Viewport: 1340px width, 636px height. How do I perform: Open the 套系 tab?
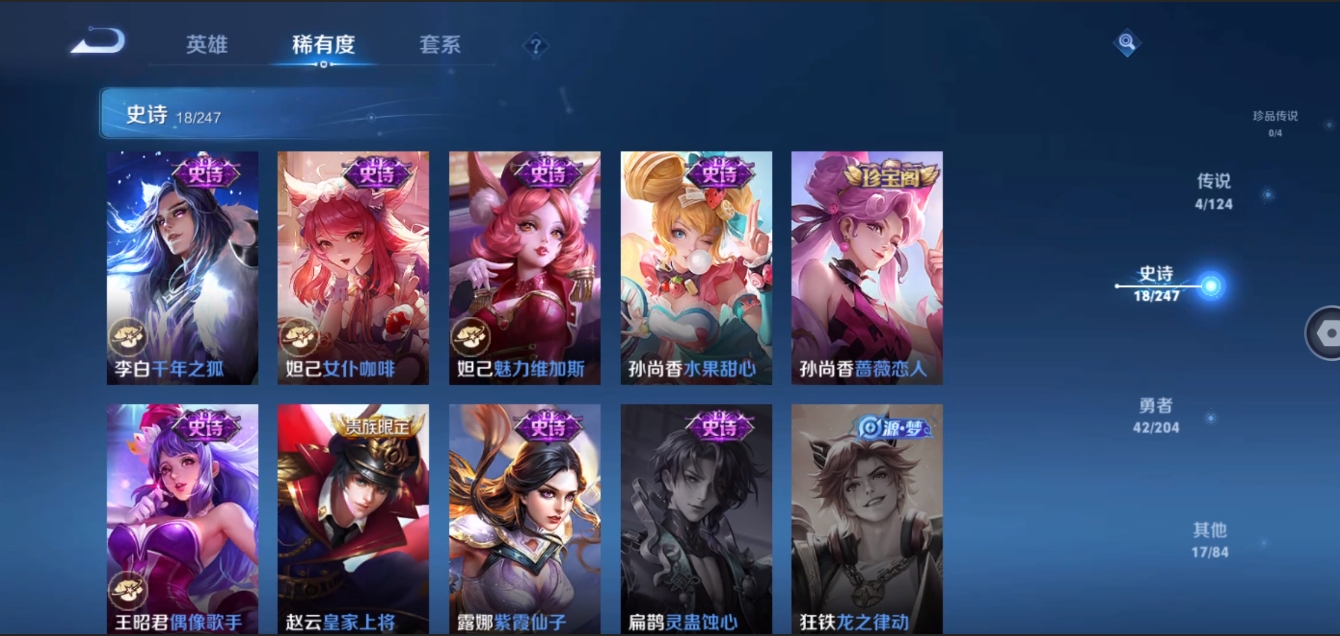point(440,45)
